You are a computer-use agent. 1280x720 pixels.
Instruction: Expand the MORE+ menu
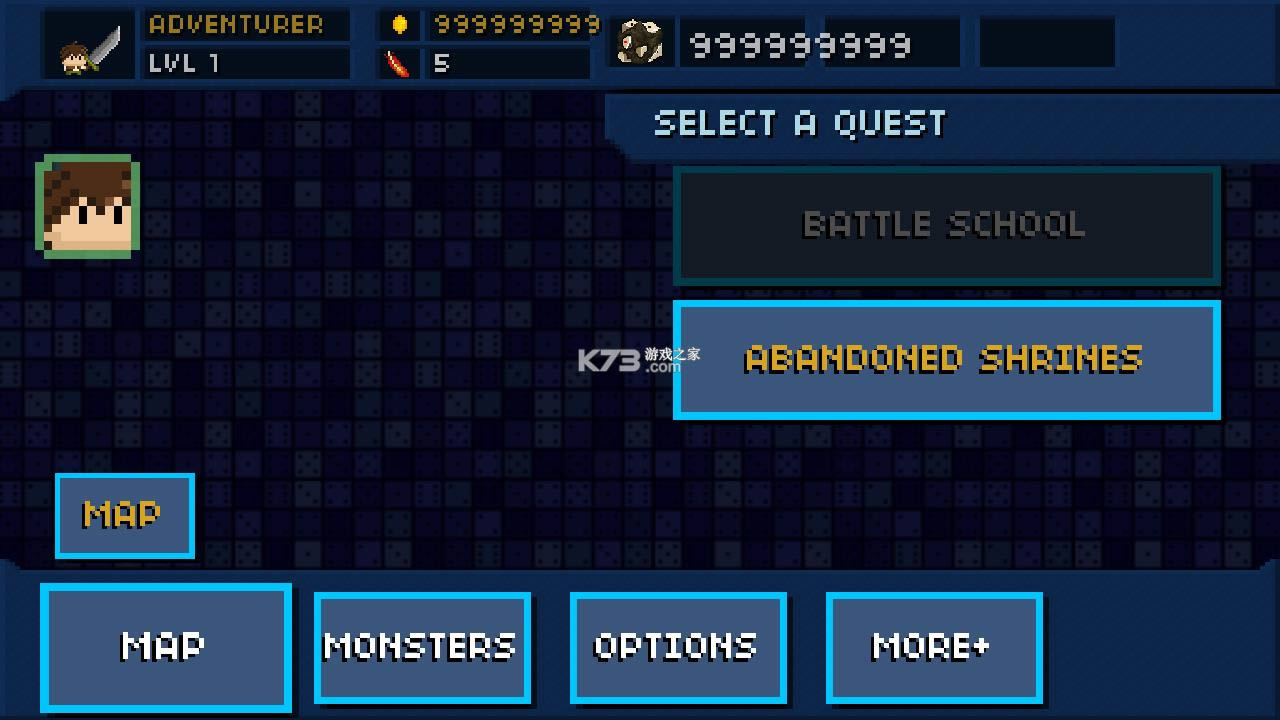point(933,647)
